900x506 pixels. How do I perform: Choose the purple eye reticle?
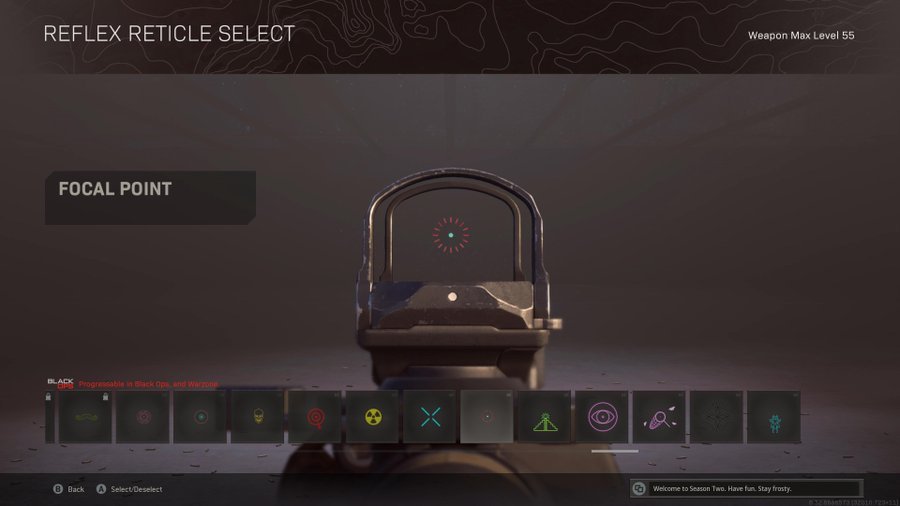602,416
